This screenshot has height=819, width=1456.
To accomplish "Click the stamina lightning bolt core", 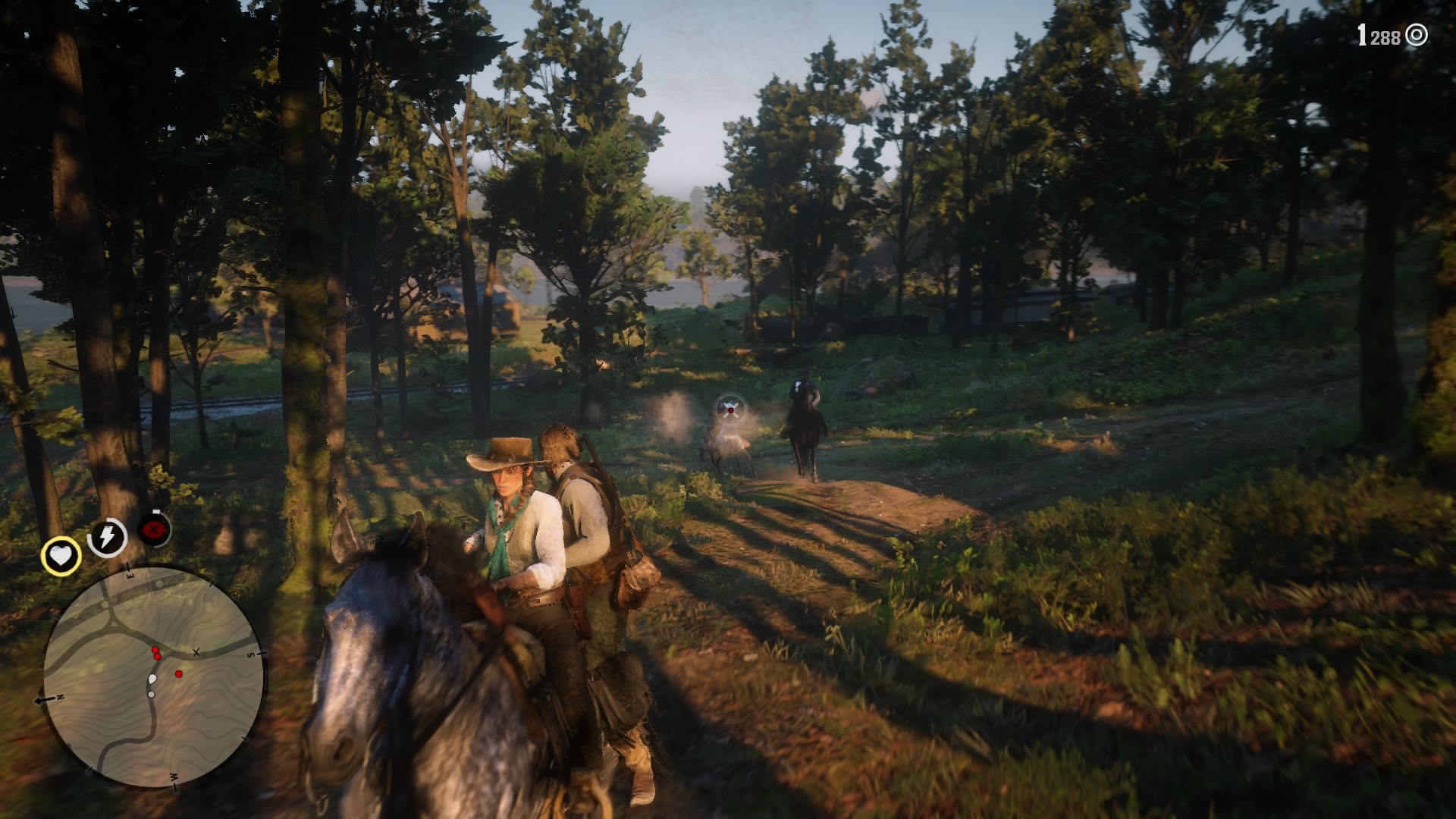I will 106,535.
